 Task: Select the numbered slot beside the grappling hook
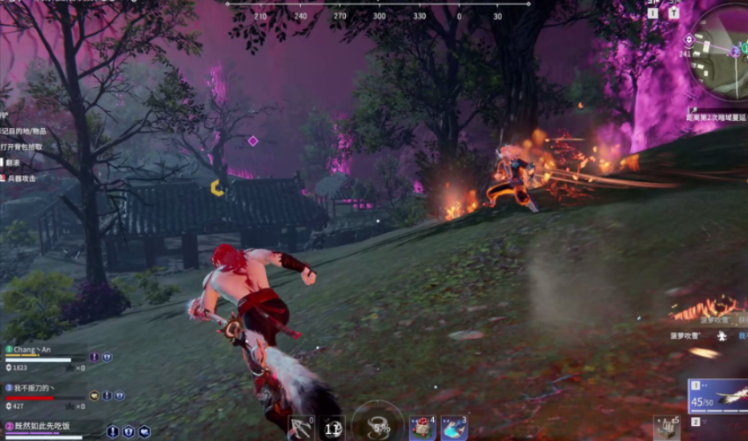[x=333, y=427]
